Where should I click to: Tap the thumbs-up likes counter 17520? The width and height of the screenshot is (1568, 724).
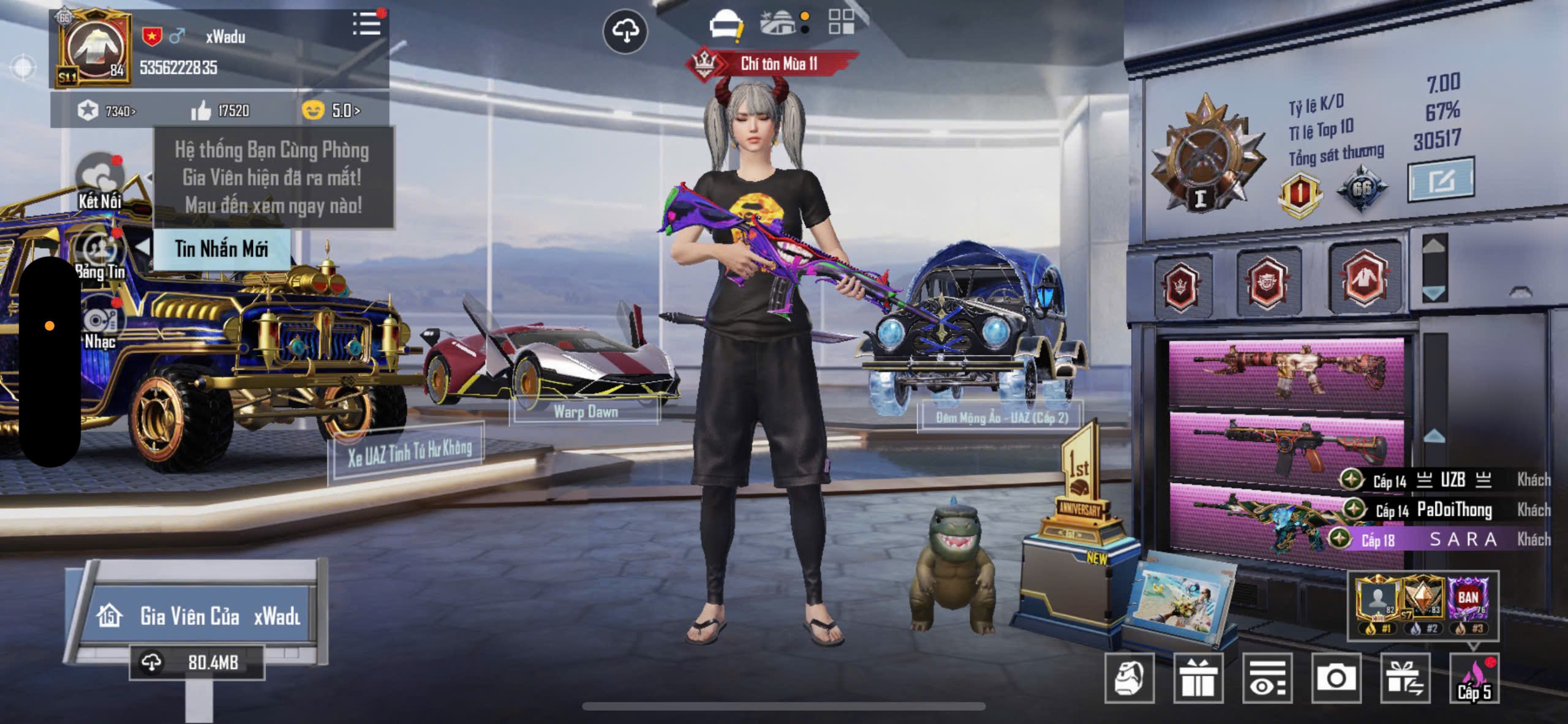[221, 111]
